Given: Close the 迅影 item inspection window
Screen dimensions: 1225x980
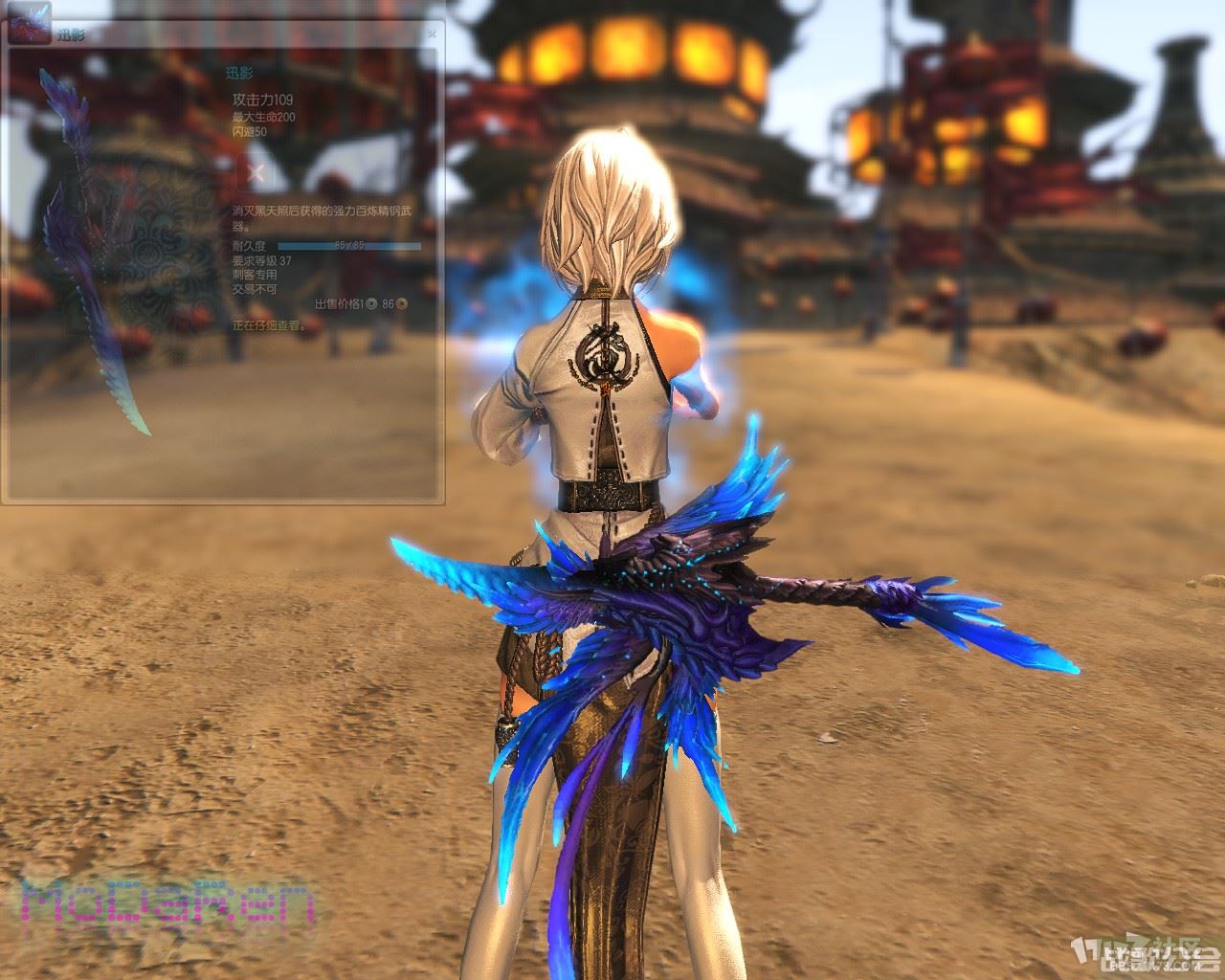Looking at the screenshot, I should 432,33.
